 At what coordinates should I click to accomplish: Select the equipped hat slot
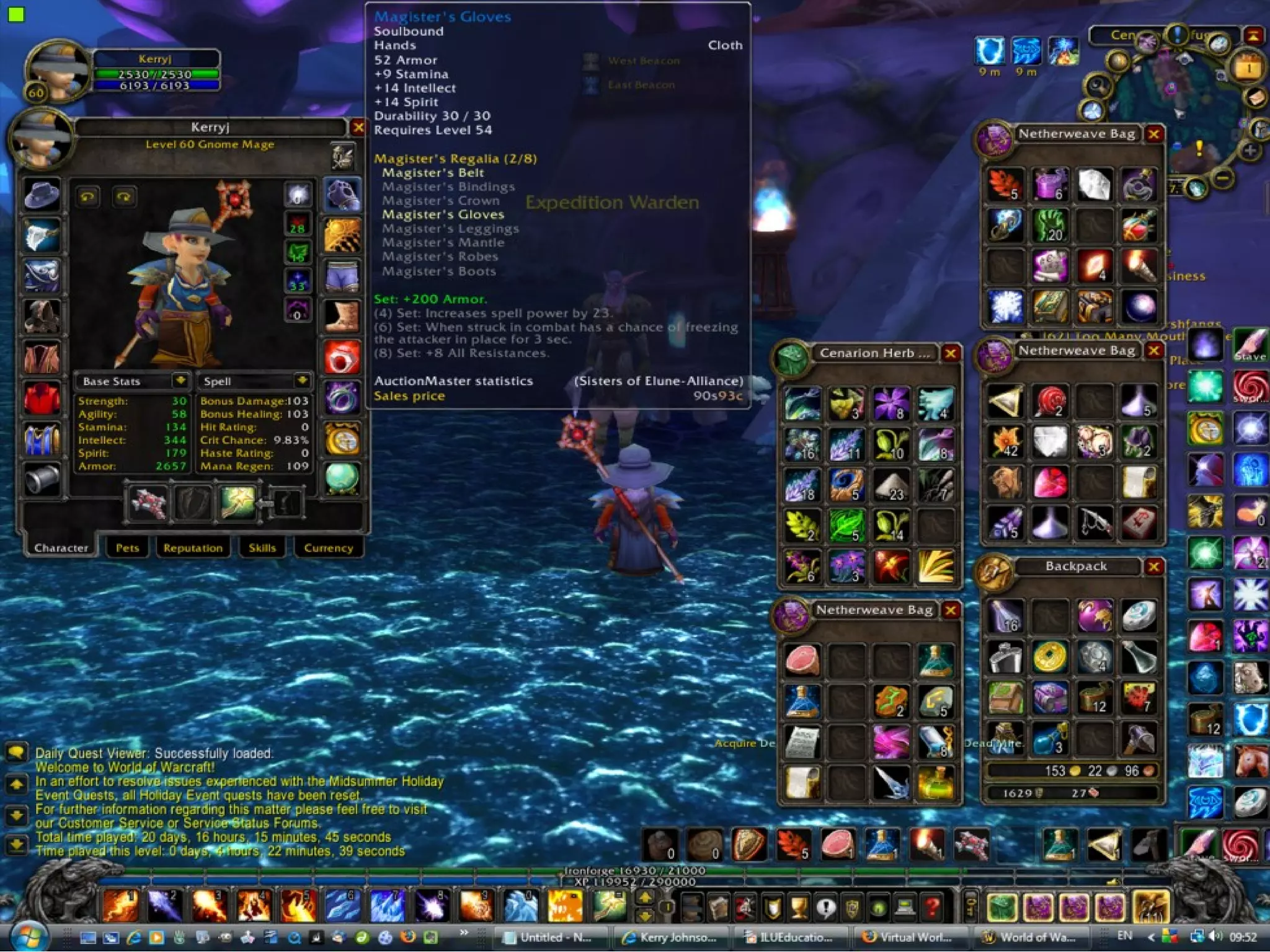coord(42,195)
